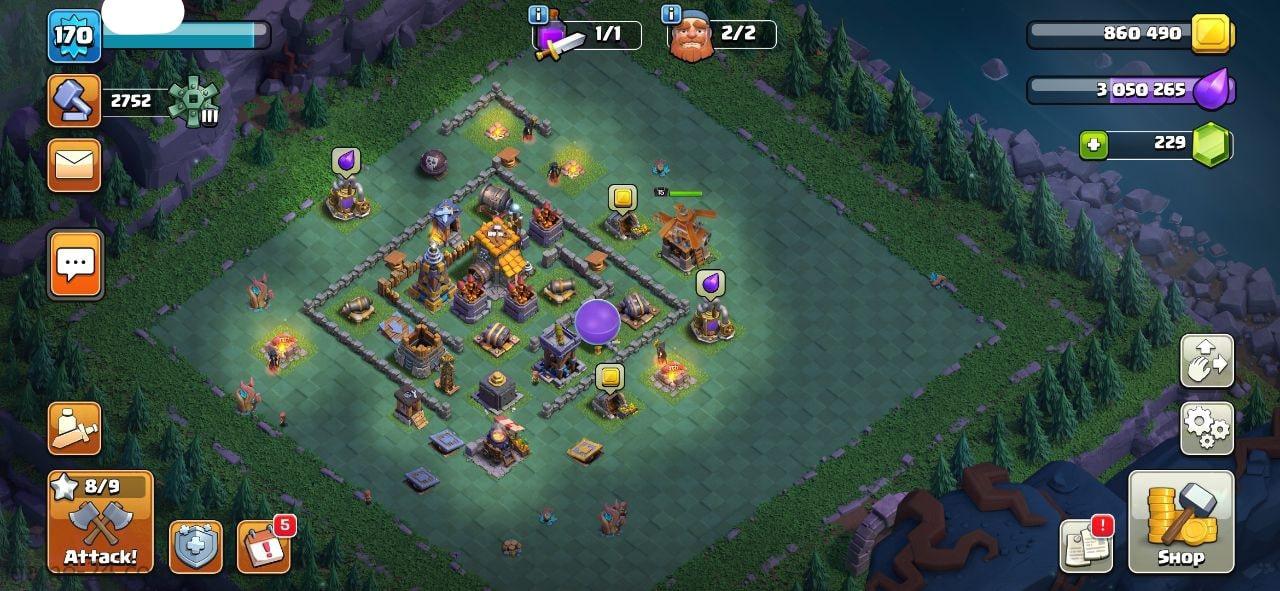Open the hammer trophy profile button

point(75,101)
